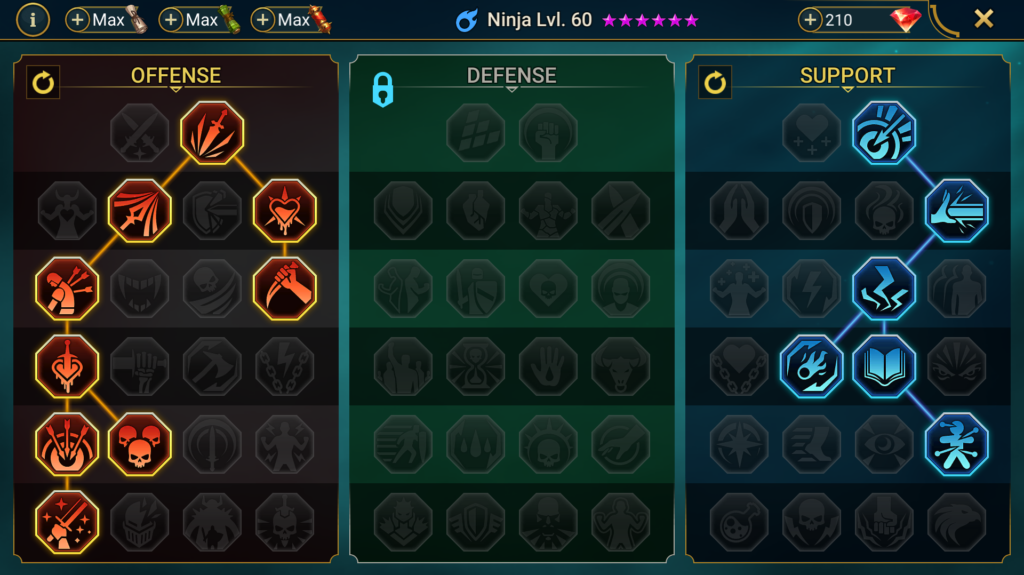
Task: Select the blue comet fireball mastery
Action: pyautogui.click(x=811, y=366)
